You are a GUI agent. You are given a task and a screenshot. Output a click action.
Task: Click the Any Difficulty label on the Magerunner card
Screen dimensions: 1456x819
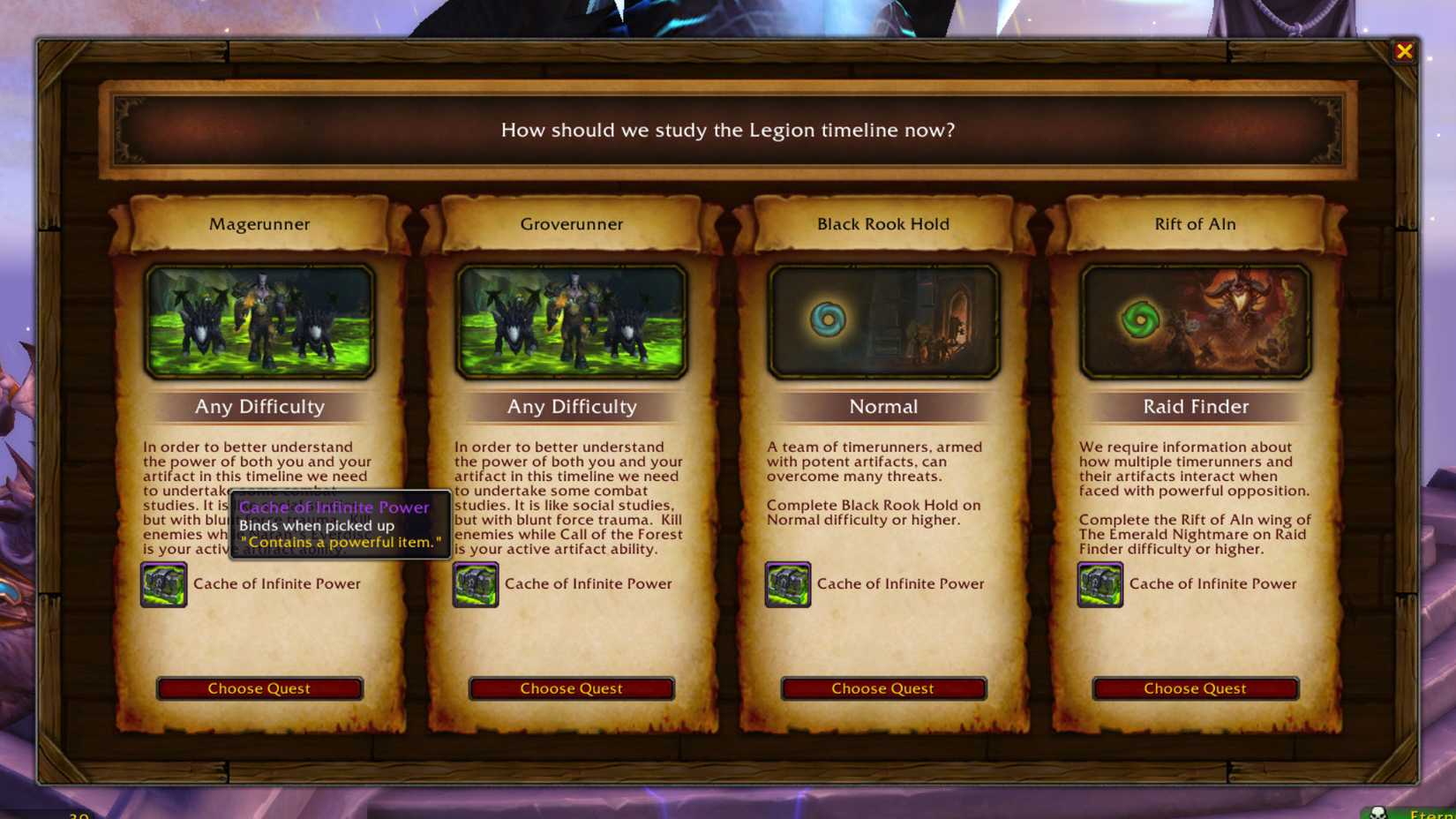pyautogui.click(x=259, y=407)
